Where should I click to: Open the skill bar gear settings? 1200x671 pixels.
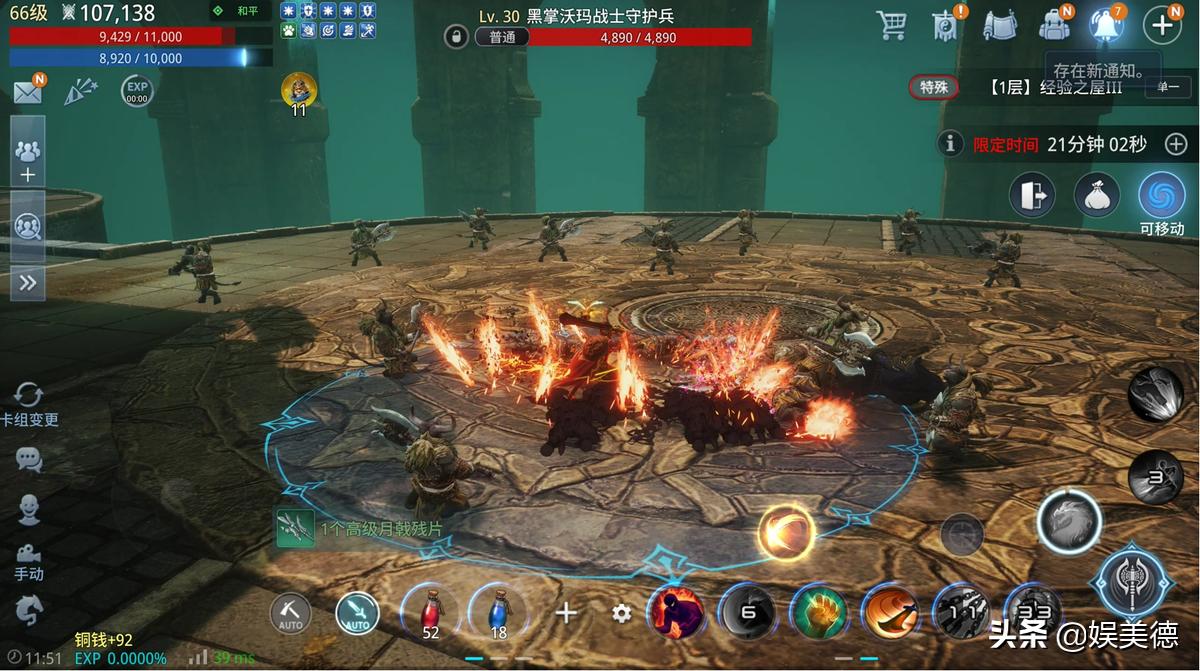(622, 613)
